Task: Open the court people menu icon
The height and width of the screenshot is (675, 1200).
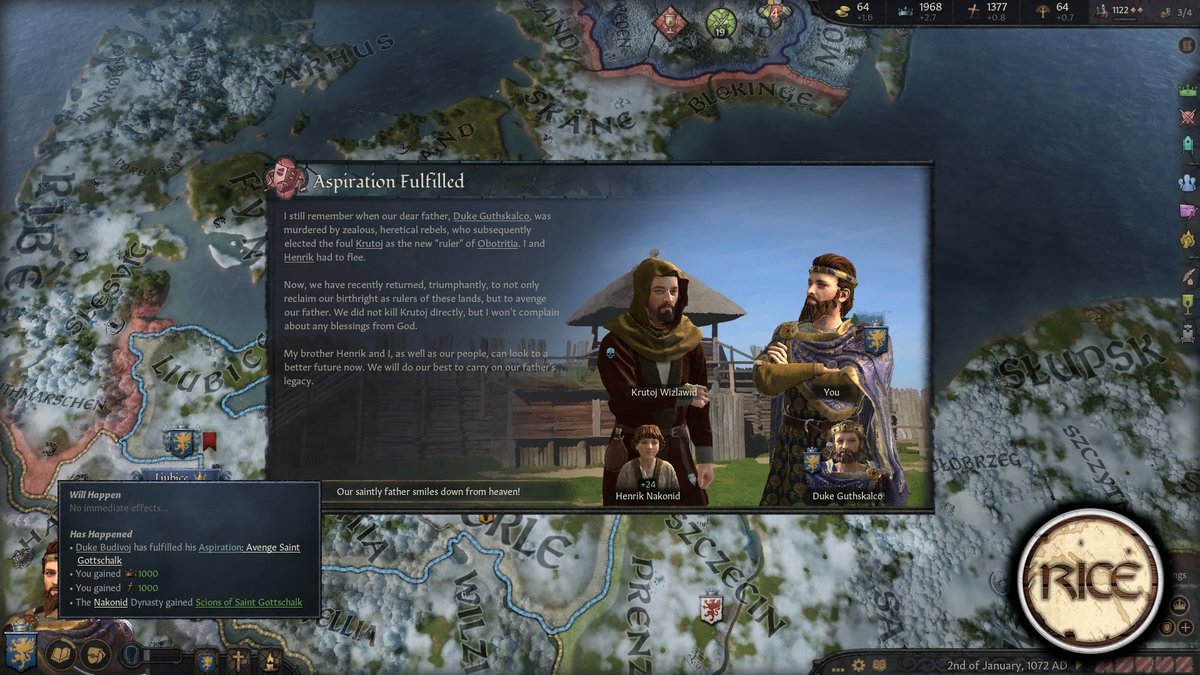Action: coord(1188,182)
